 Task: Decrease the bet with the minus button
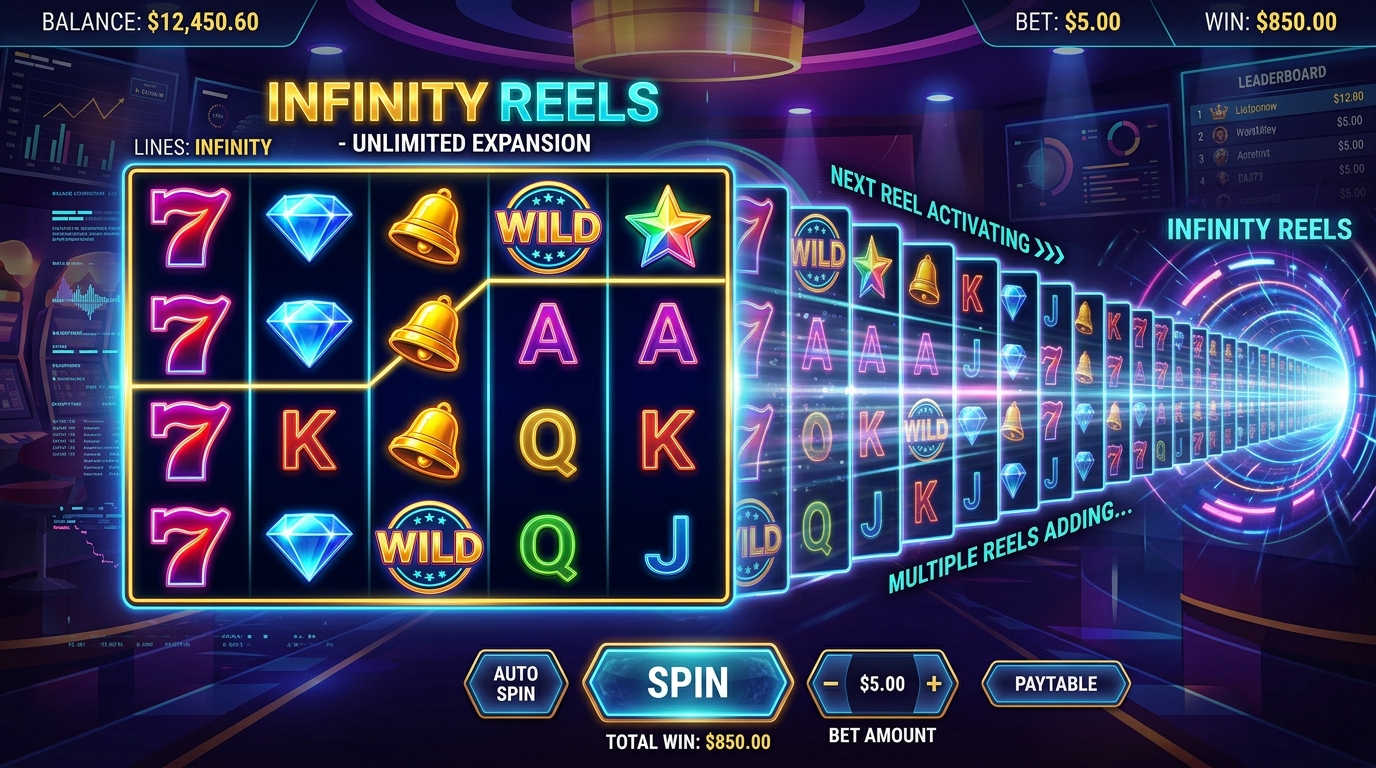click(831, 684)
